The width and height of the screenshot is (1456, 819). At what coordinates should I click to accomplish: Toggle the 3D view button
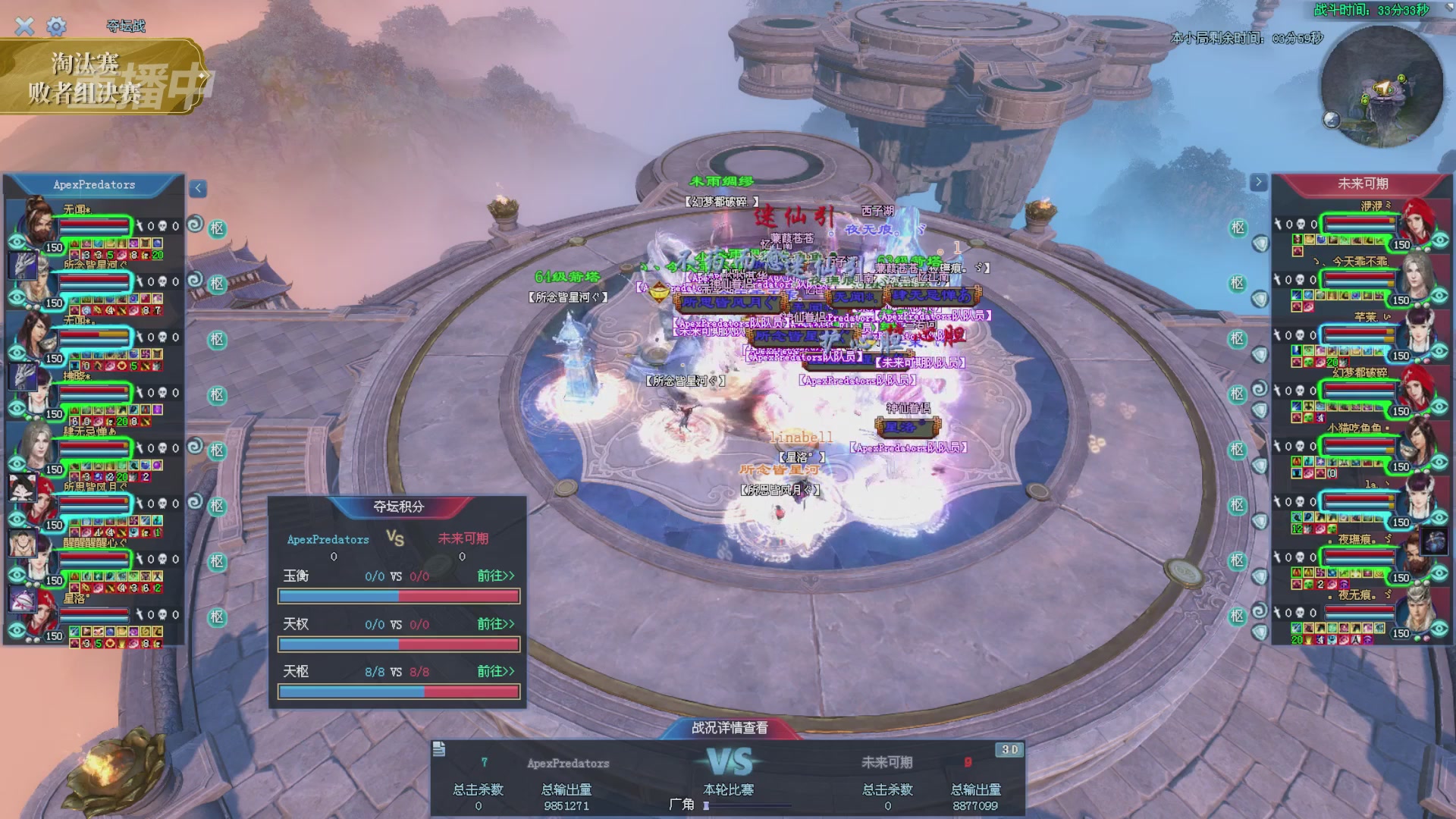pos(1009,750)
